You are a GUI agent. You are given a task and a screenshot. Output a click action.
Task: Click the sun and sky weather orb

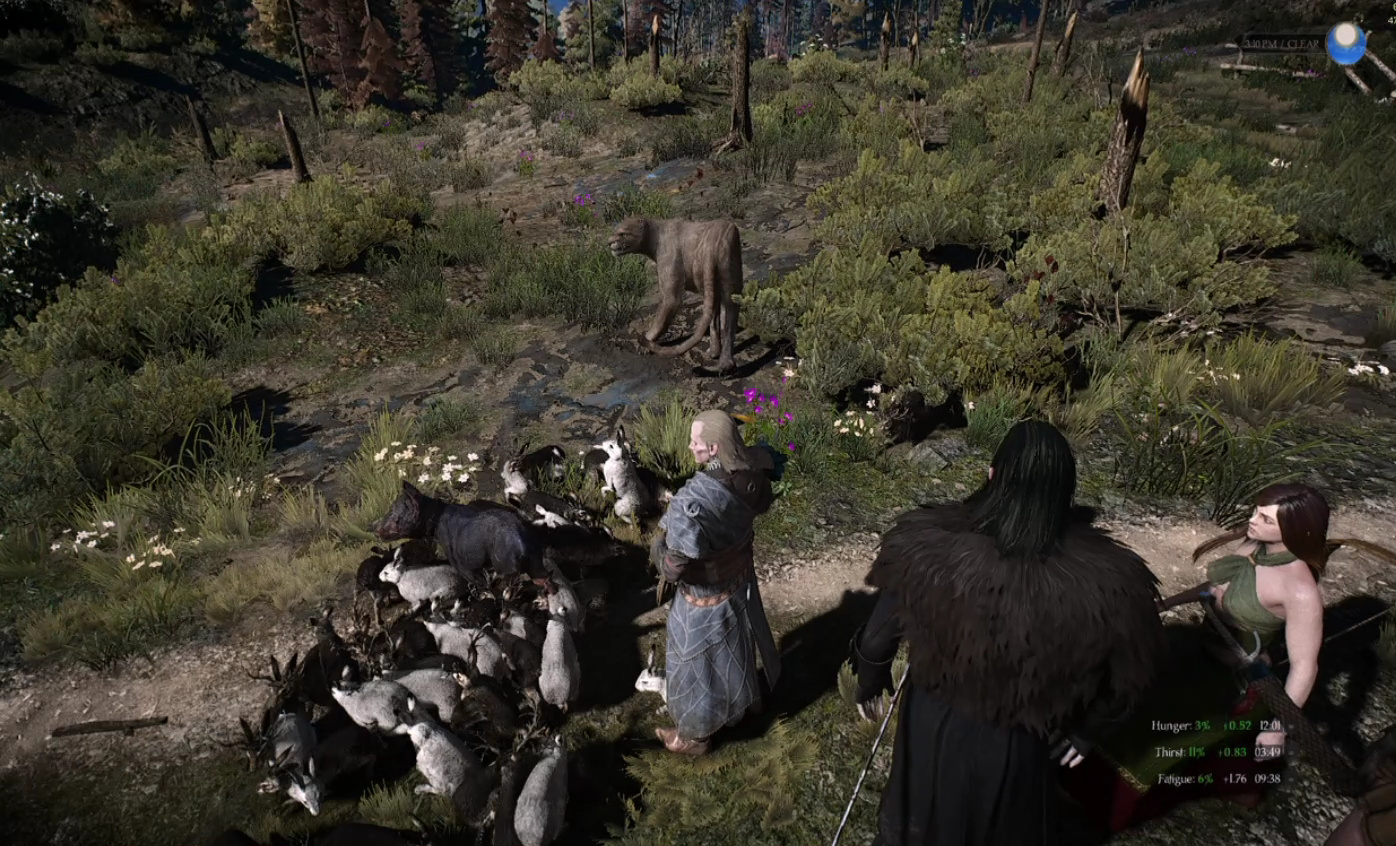(x=1345, y=43)
